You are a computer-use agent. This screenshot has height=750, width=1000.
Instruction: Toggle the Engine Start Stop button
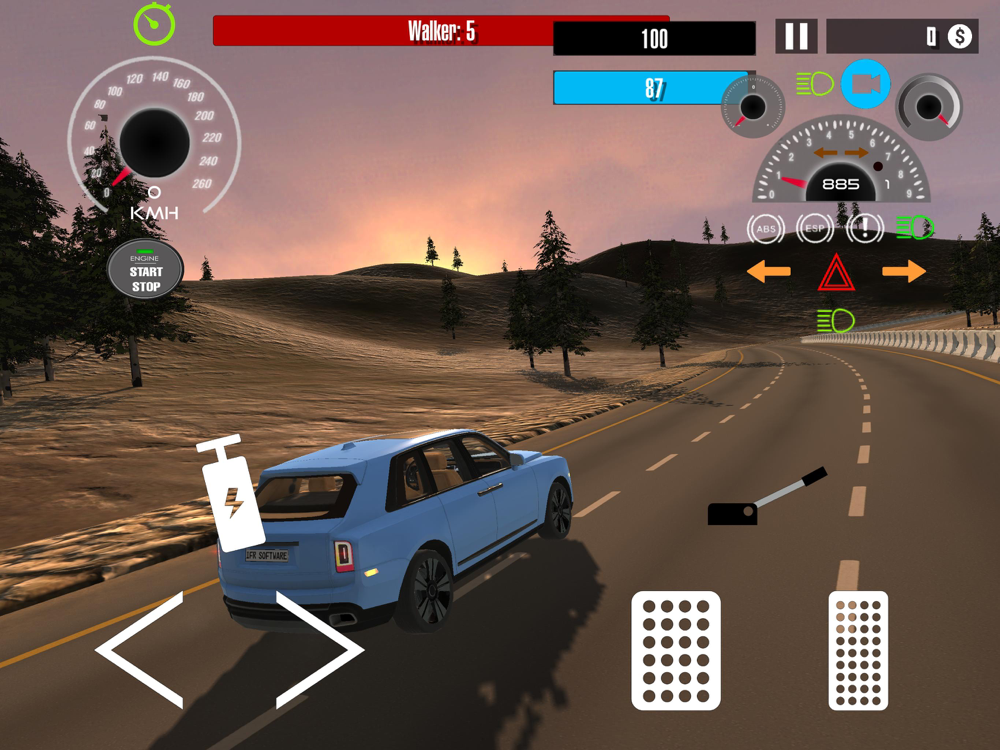coord(146,270)
